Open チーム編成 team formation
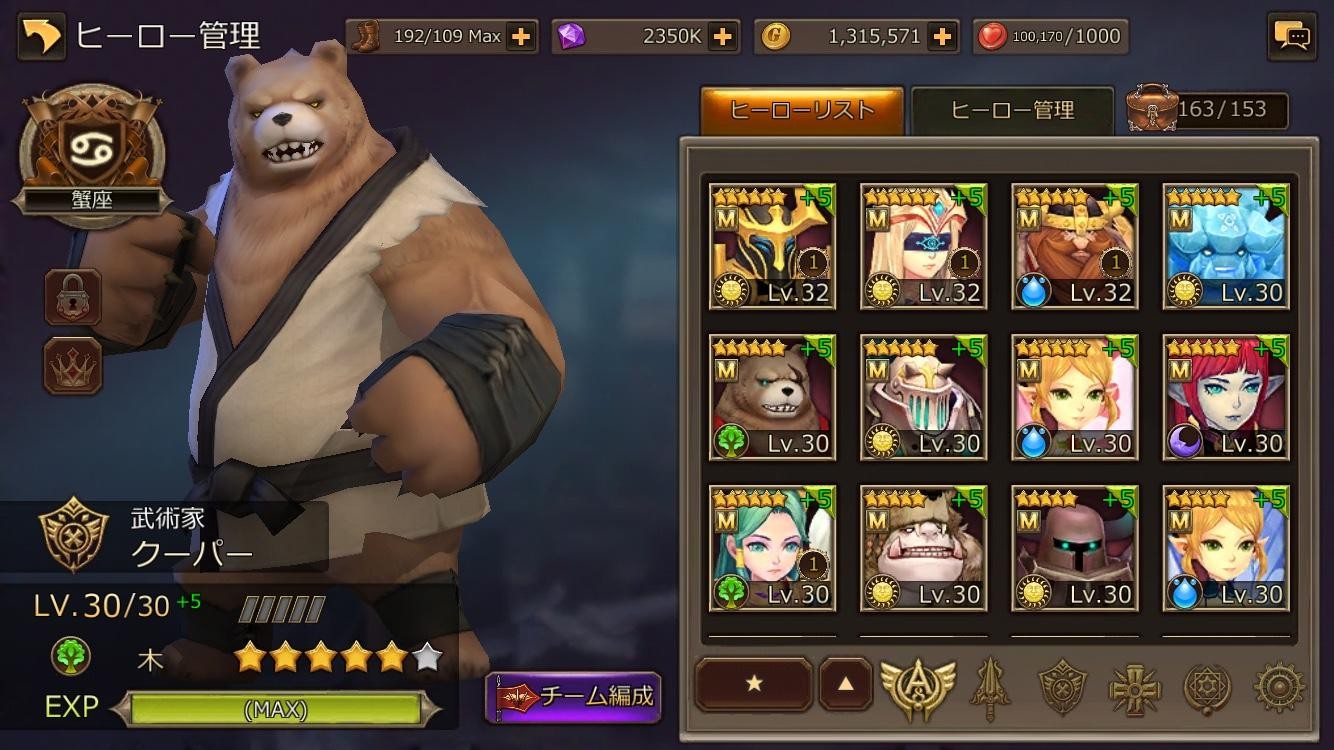 574,696
